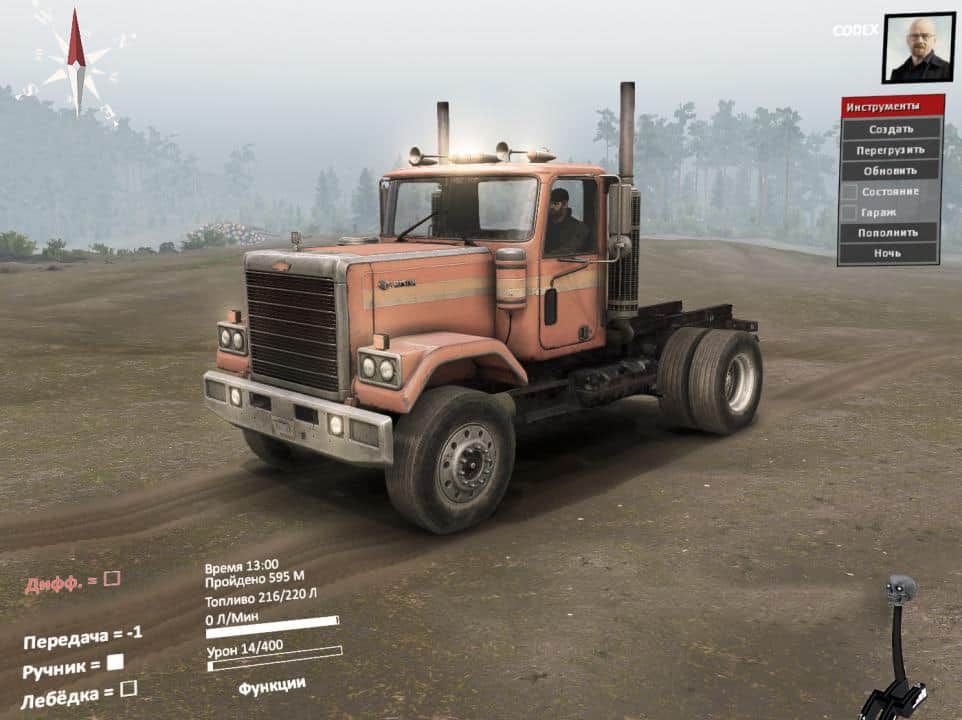This screenshot has height=720, width=962.
Task: Open the Функции menu
Action: [272, 685]
